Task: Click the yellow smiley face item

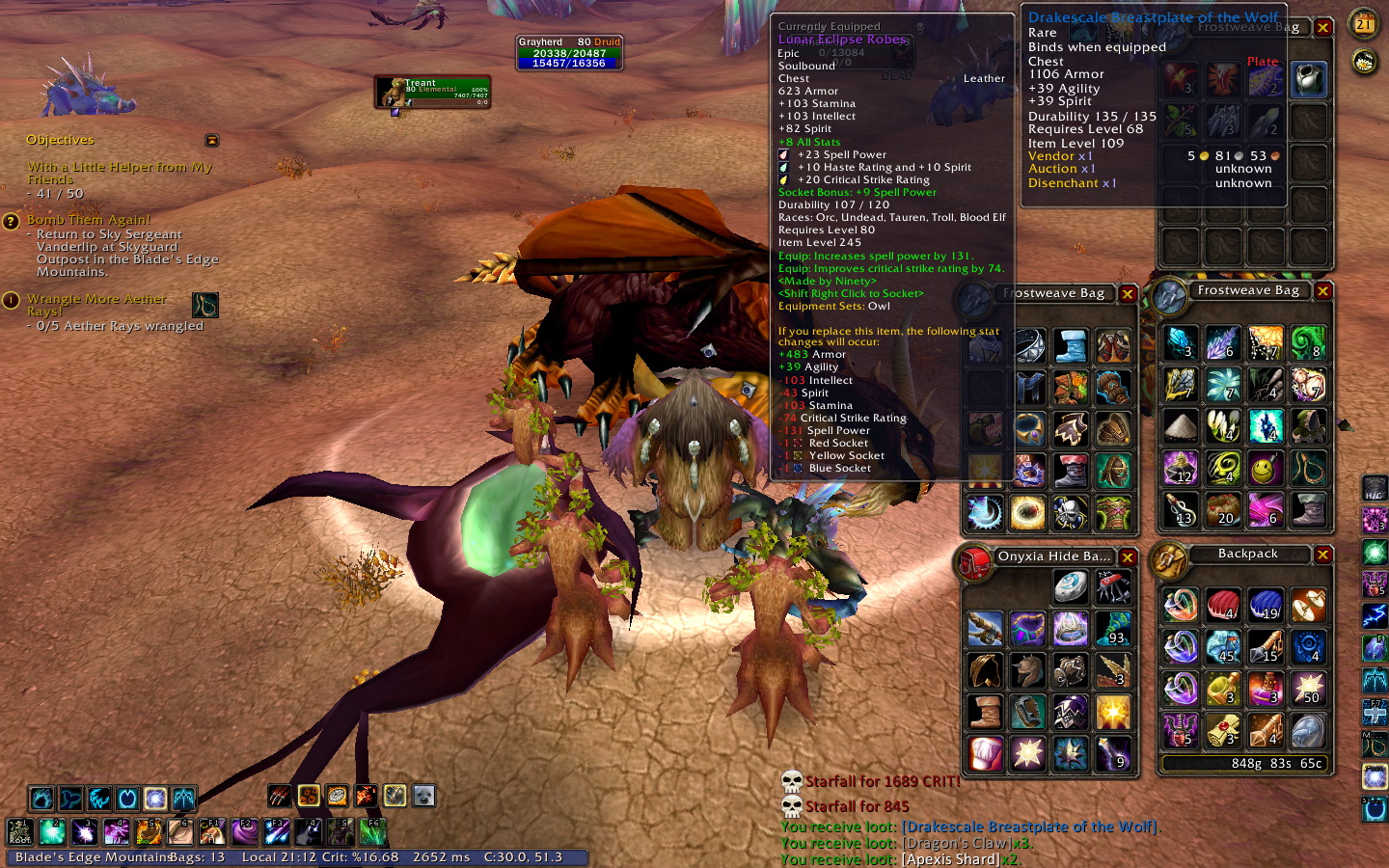Action: point(1266,469)
